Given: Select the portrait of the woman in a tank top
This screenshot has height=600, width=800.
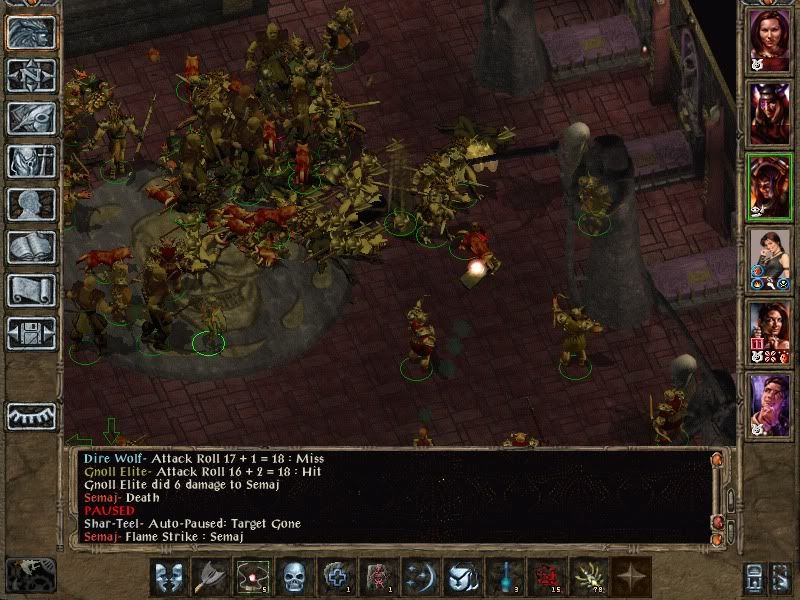Looking at the screenshot, I should pos(769,259).
